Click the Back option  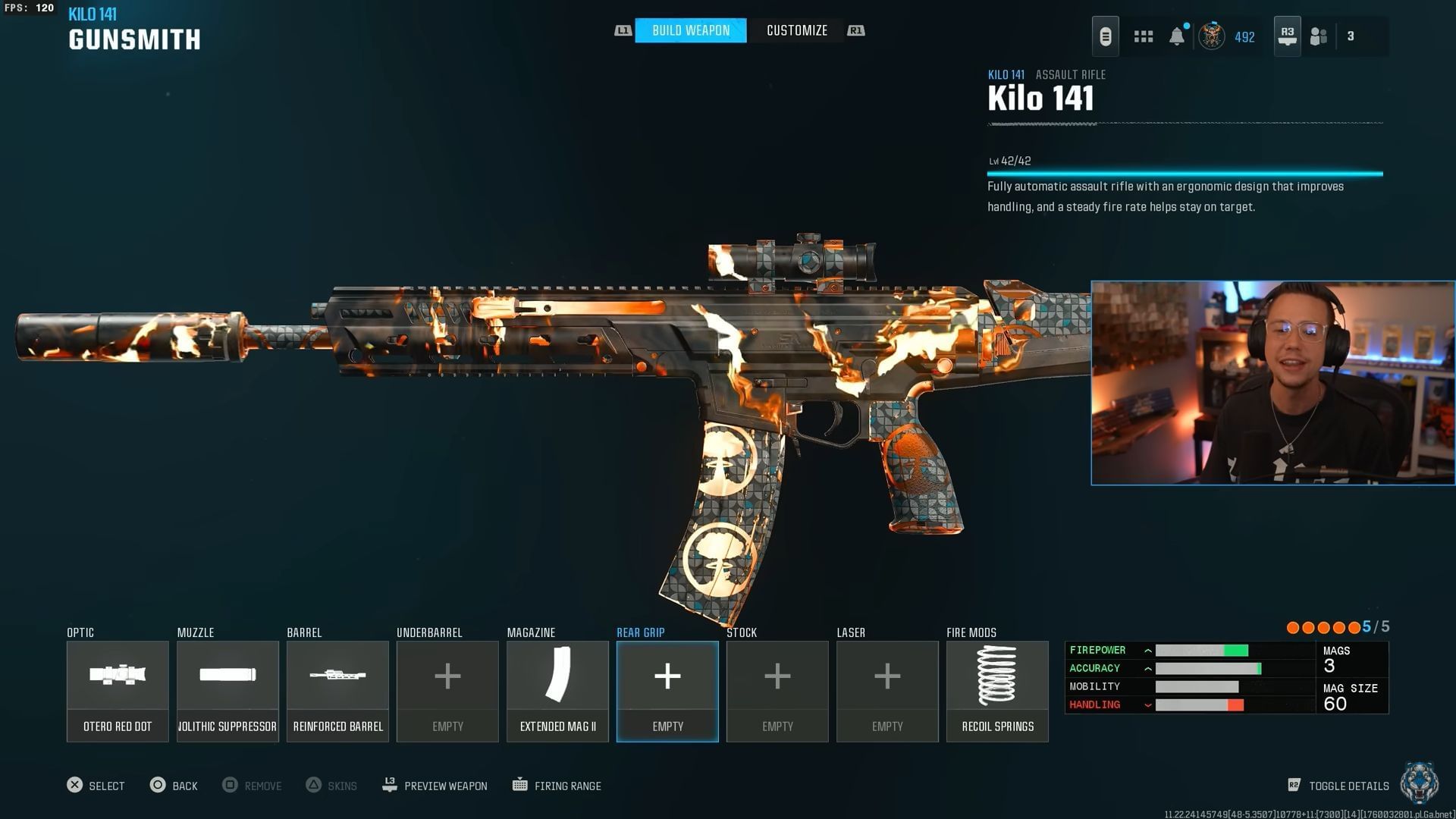click(174, 786)
